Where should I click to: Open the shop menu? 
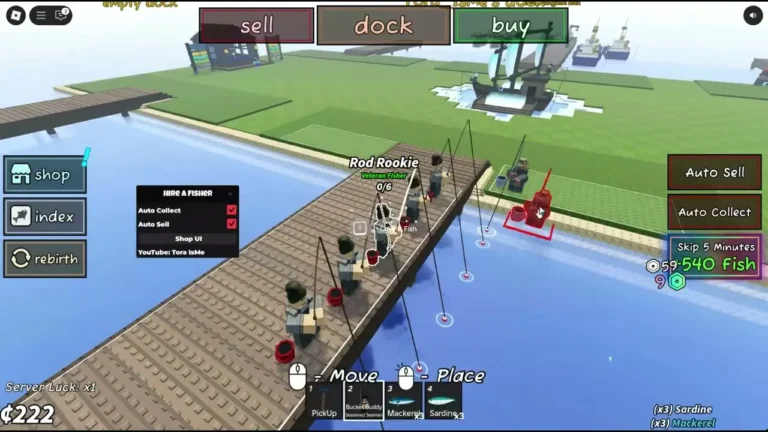pos(44,175)
